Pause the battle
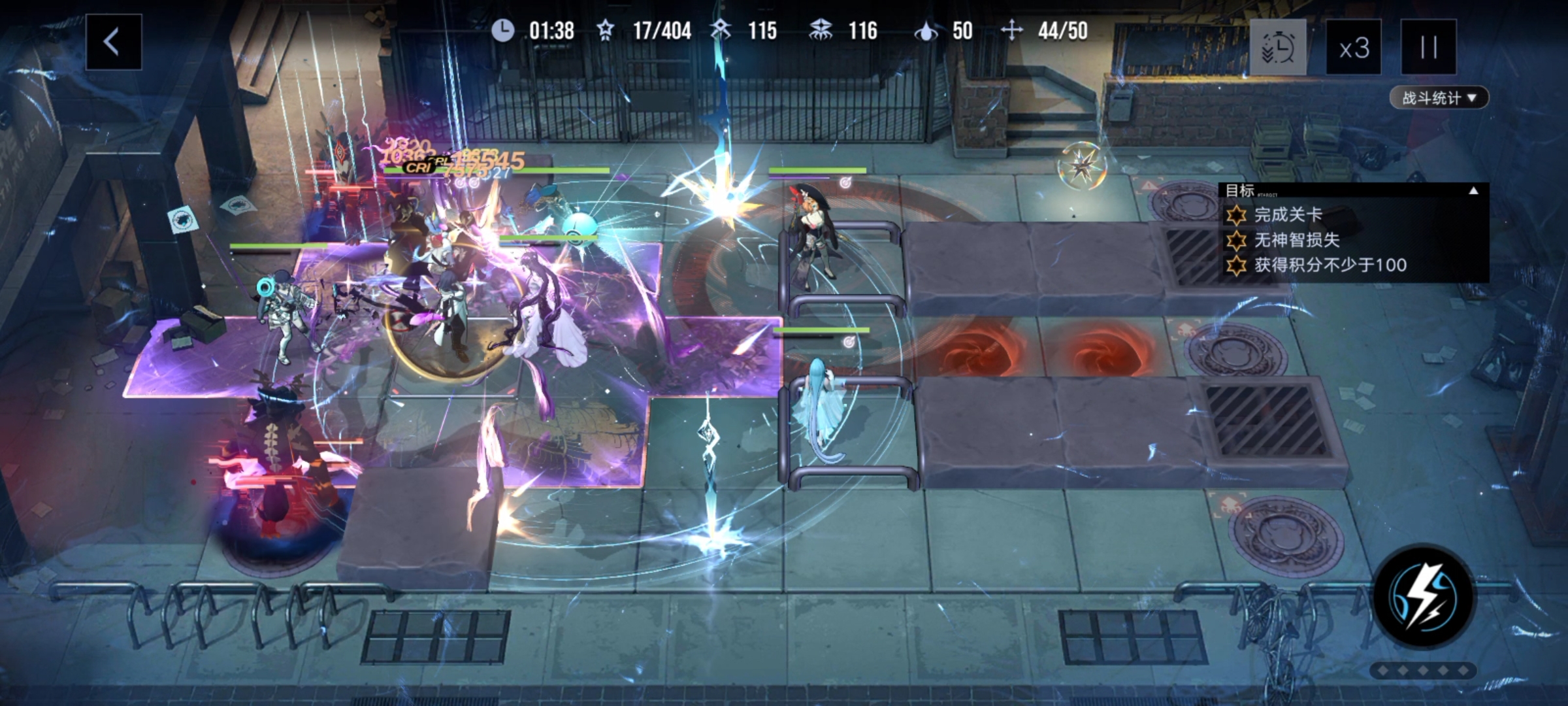Viewport: 1568px width, 706px height. pyautogui.click(x=1428, y=48)
